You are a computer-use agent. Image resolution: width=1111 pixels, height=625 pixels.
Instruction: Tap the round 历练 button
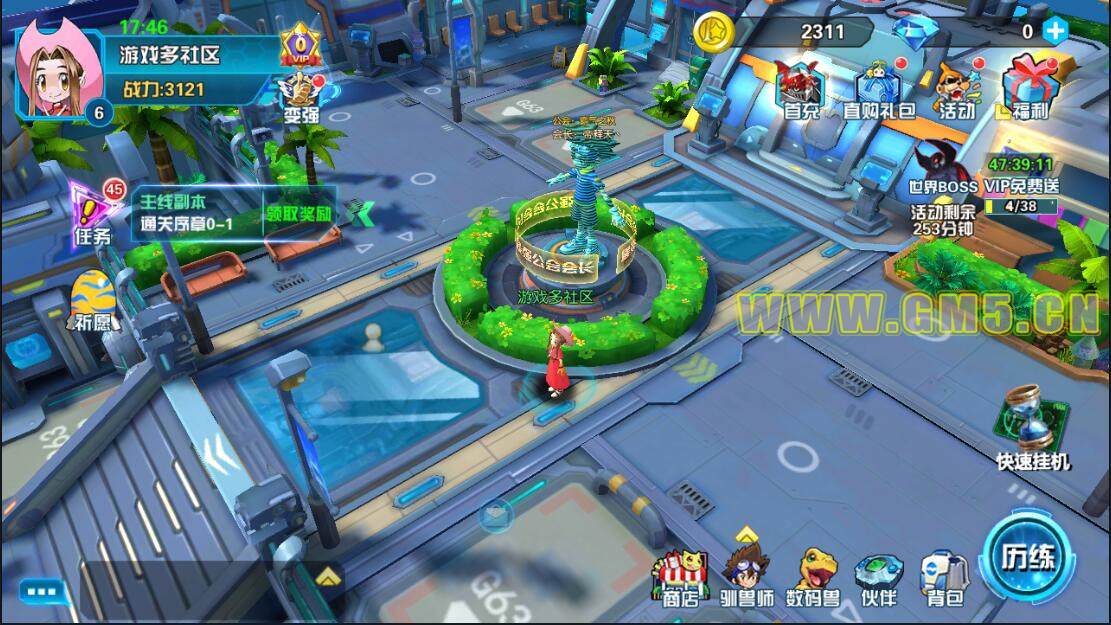[1028, 557]
